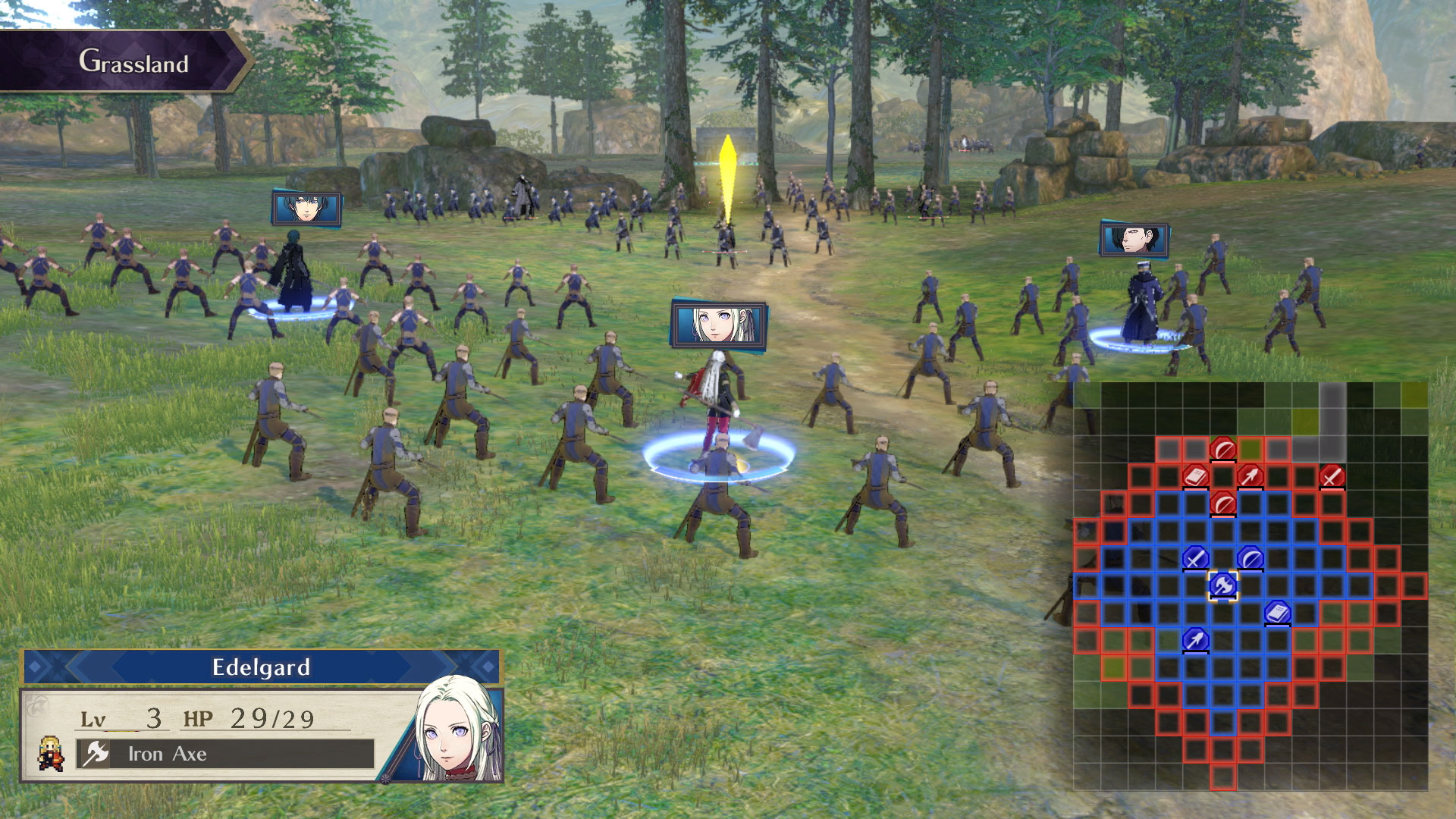Image resolution: width=1456 pixels, height=819 pixels.
Task: Click the red sword enemy icon on minimap
Action: 1332,476
